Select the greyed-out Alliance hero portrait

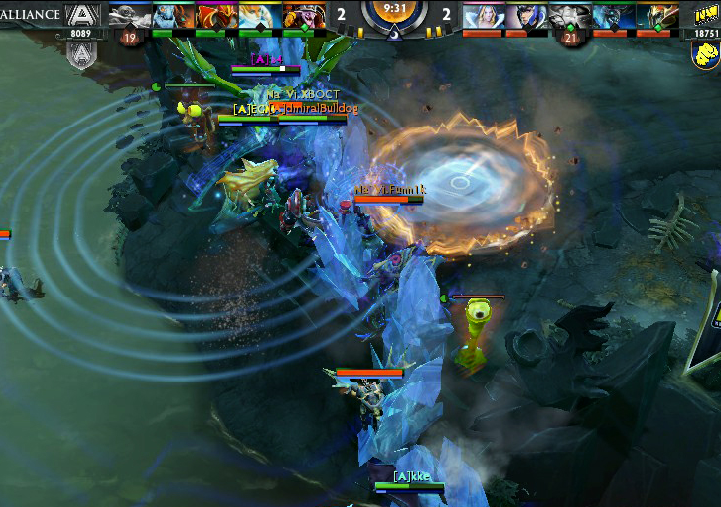tap(129, 15)
